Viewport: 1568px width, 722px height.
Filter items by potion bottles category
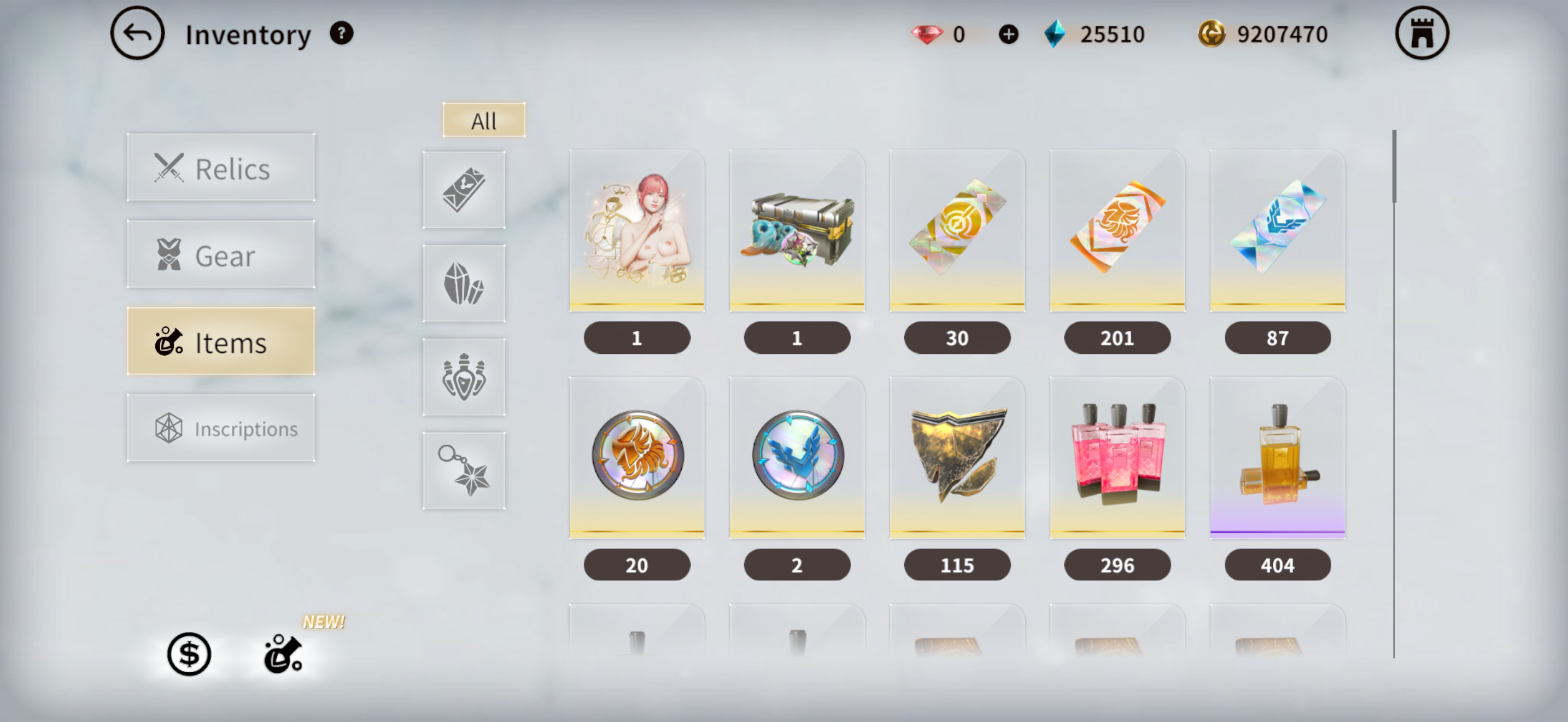tap(464, 377)
